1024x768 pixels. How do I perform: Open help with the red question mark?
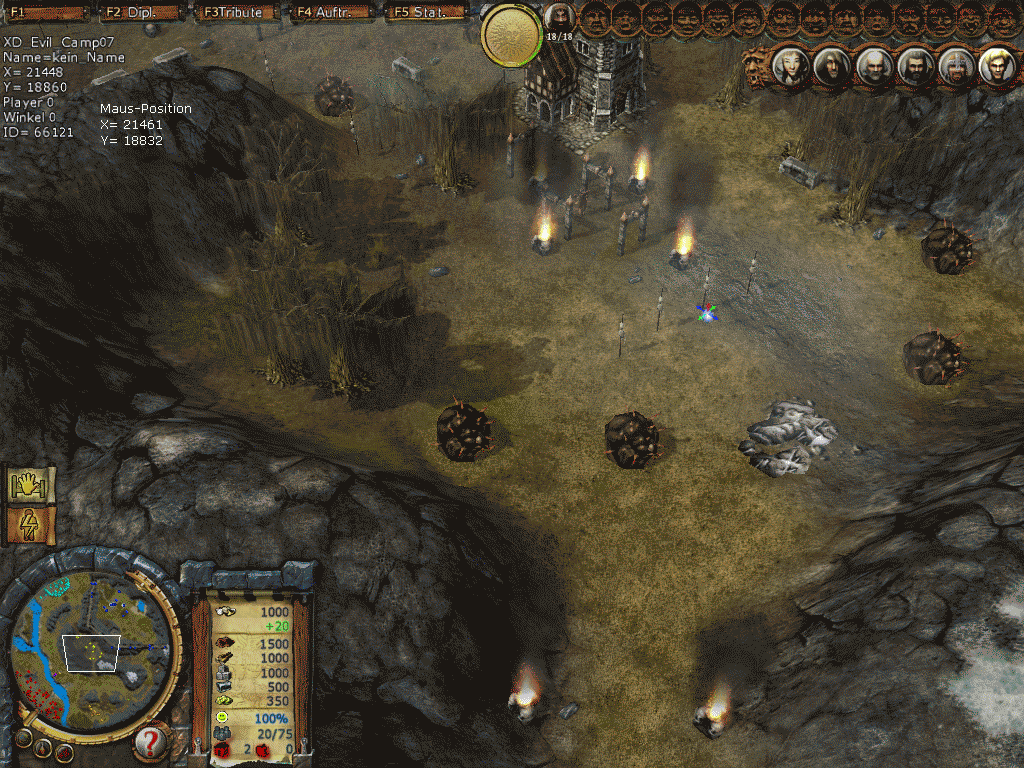pos(150,742)
